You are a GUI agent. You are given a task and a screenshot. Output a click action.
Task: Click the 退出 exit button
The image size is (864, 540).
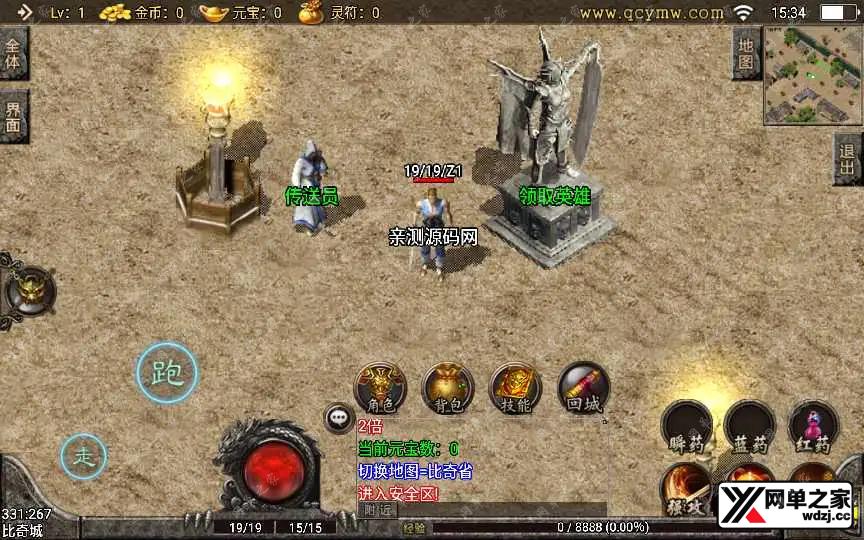click(x=848, y=160)
